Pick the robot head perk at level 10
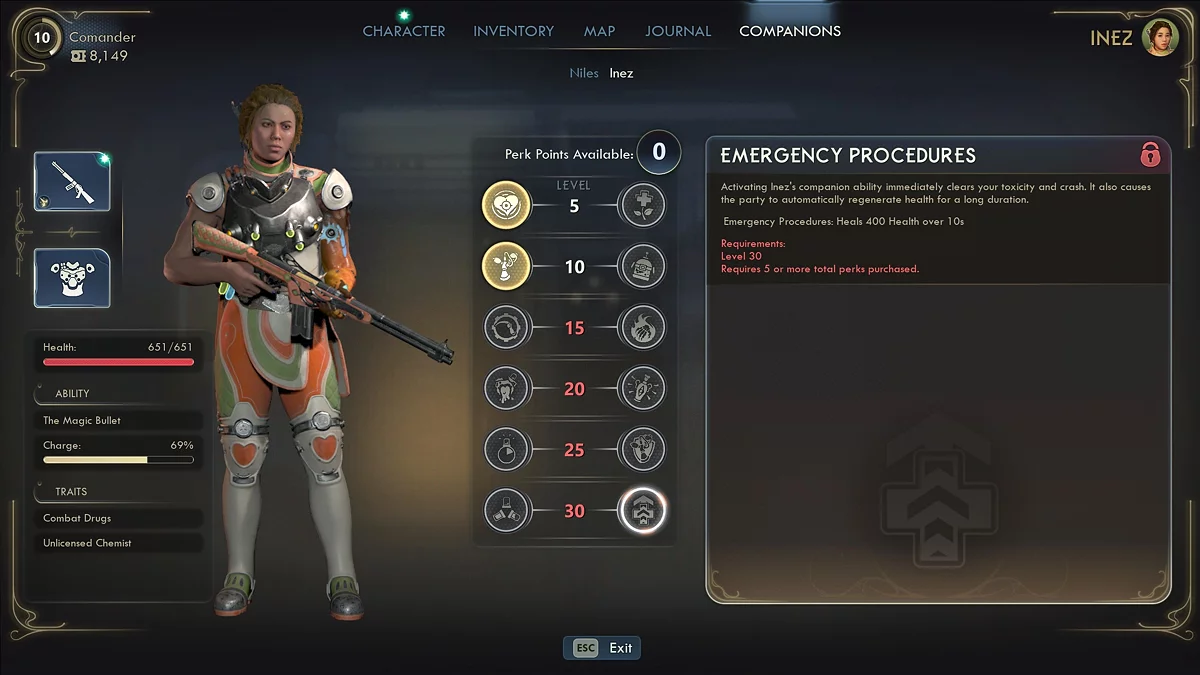 pyautogui.click(x=642, y=267)
